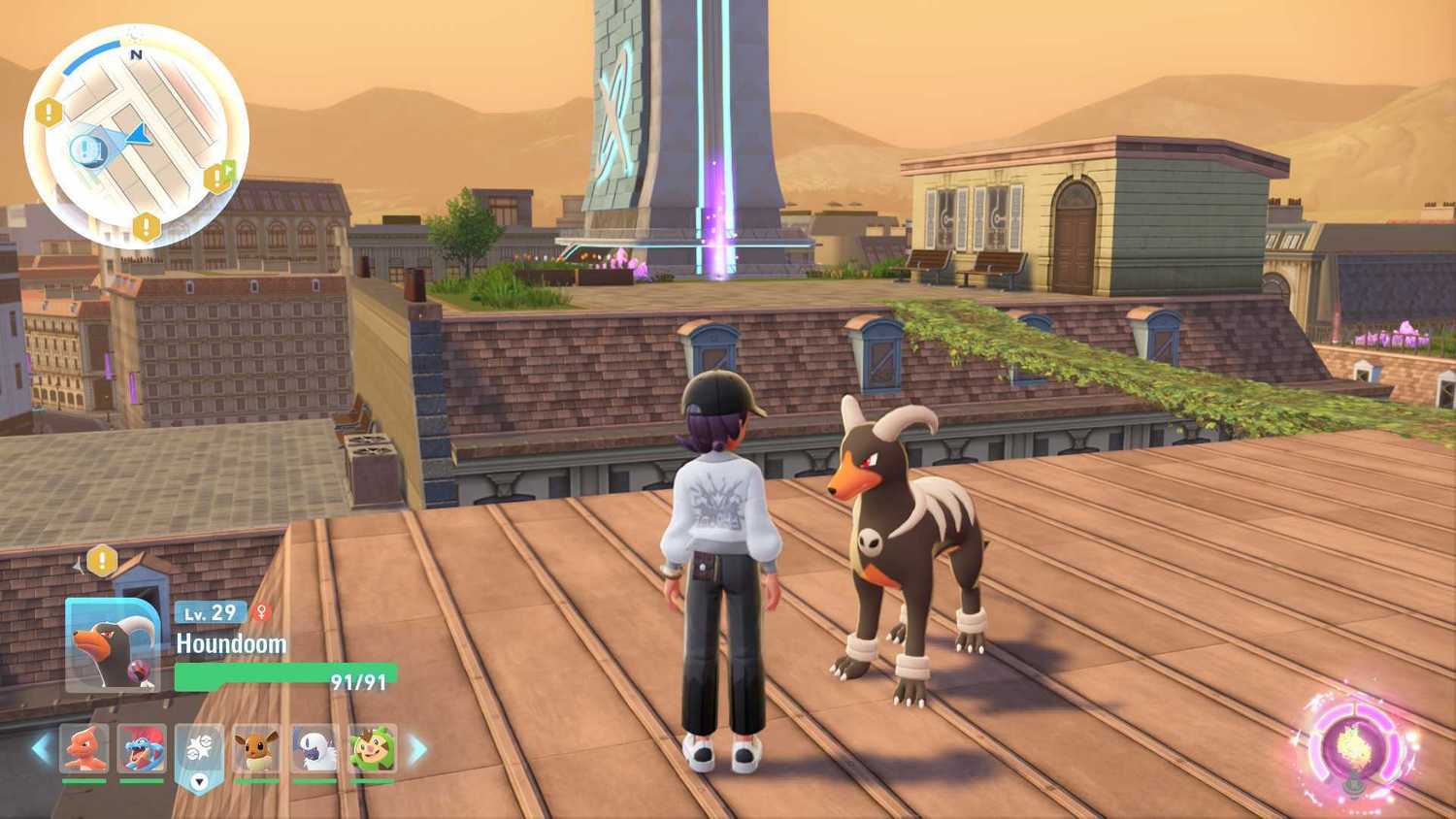
Task: Toggle the green-flagged quest marker on minimap
Action: click(x=221, y=175)
